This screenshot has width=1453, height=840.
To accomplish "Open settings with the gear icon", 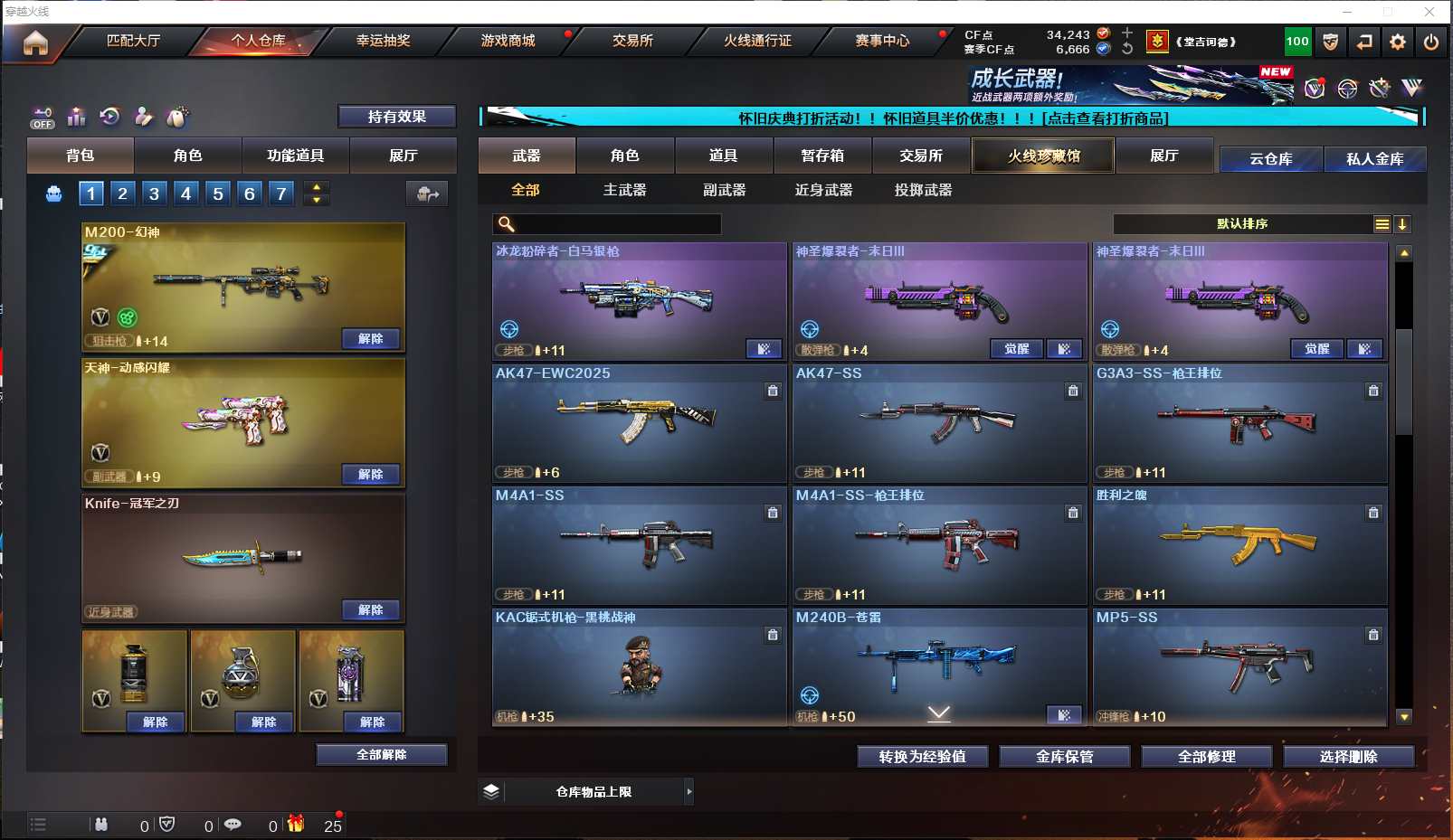I will click(x=1398, y=42).
